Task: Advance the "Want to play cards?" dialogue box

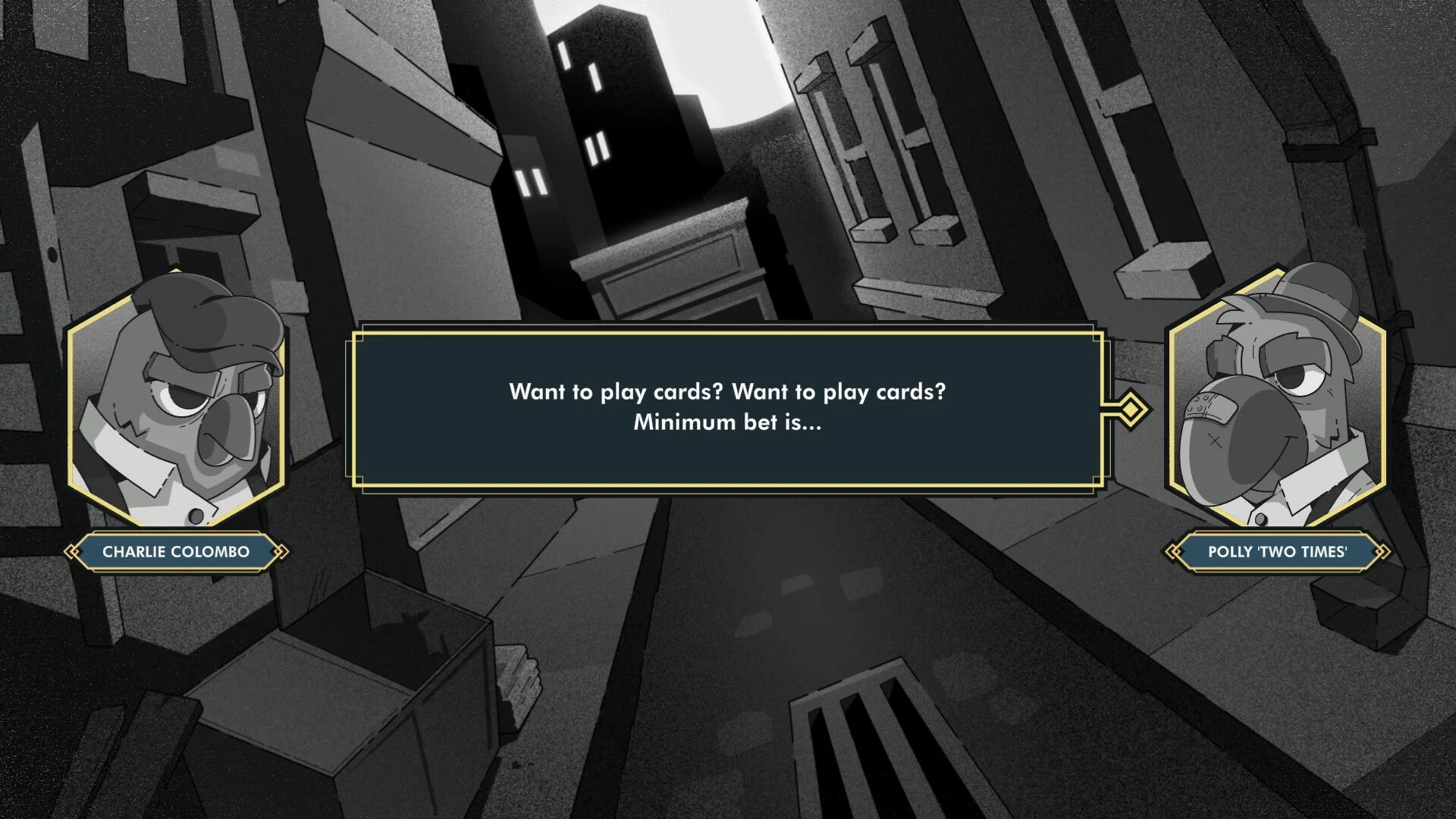Action: [x=727, y=408]
